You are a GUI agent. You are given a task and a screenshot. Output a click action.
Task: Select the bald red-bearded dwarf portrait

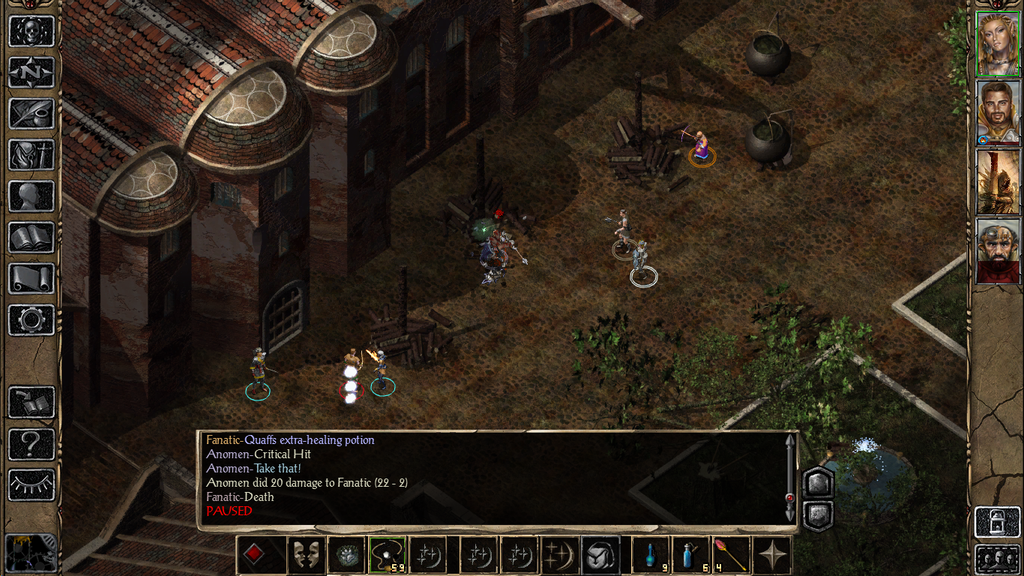click(997, 250)
